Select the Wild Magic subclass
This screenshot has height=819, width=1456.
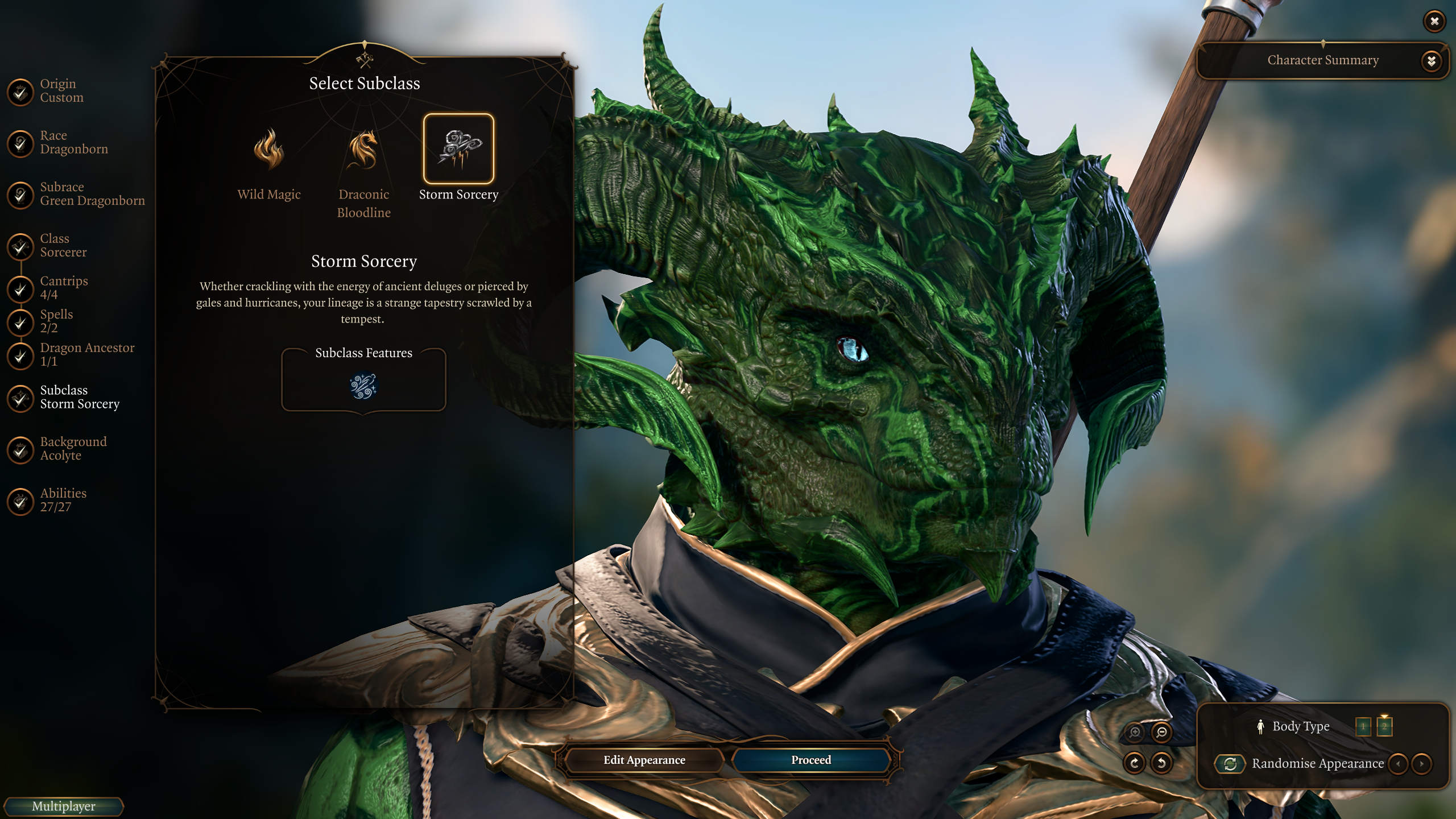pos(268,150)
